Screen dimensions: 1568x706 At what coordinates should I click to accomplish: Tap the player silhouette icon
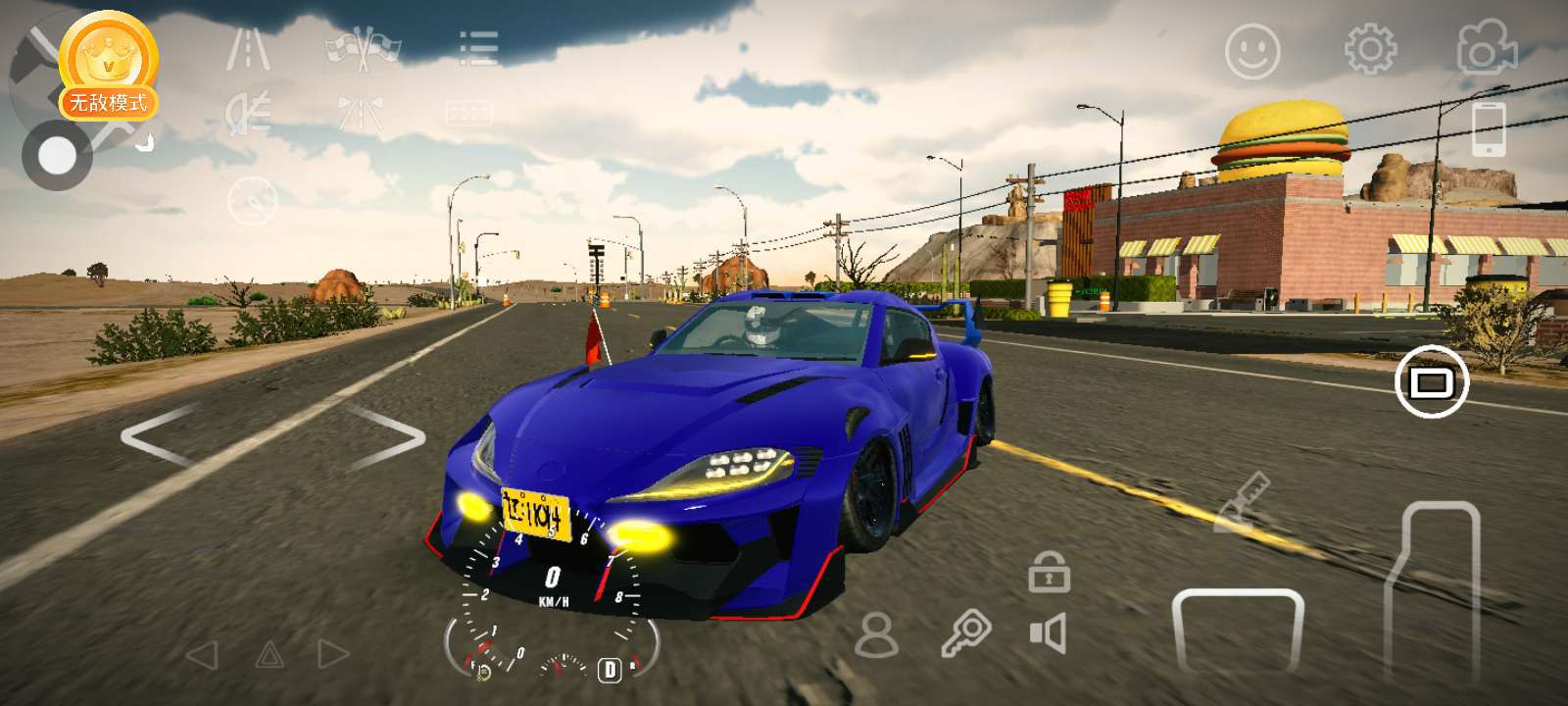pyautogui.click(x=876, y=636)
